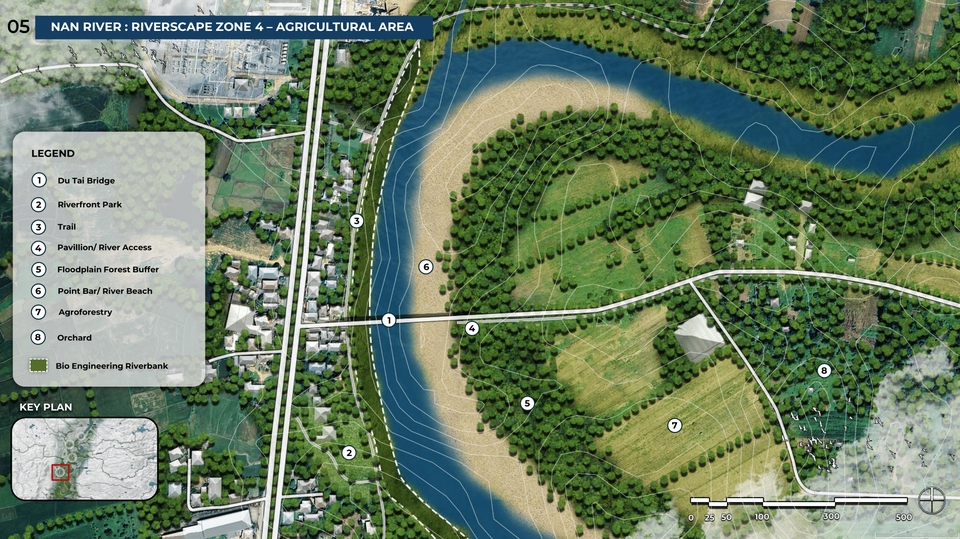Click map marker 5 in the floodplain forest

[527, 404]
